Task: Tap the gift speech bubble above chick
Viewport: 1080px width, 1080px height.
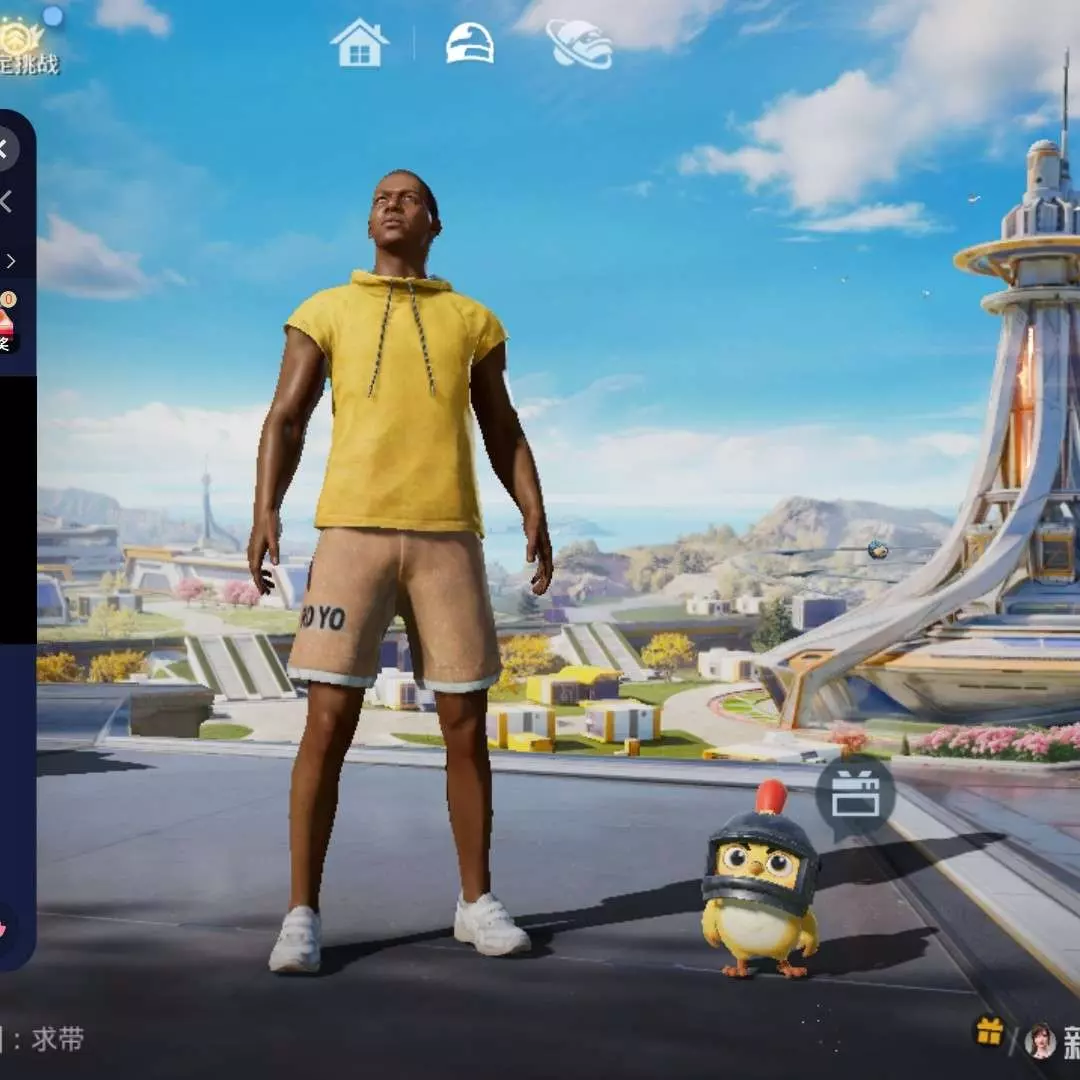Action: click(855, 795)
